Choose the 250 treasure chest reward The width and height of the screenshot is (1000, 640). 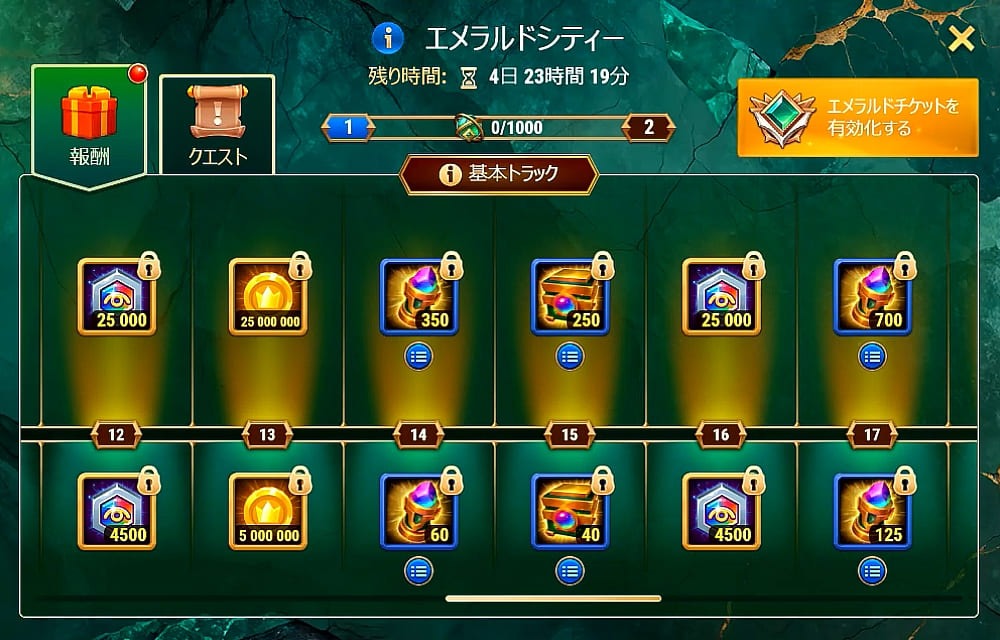(x=570, y=297)
